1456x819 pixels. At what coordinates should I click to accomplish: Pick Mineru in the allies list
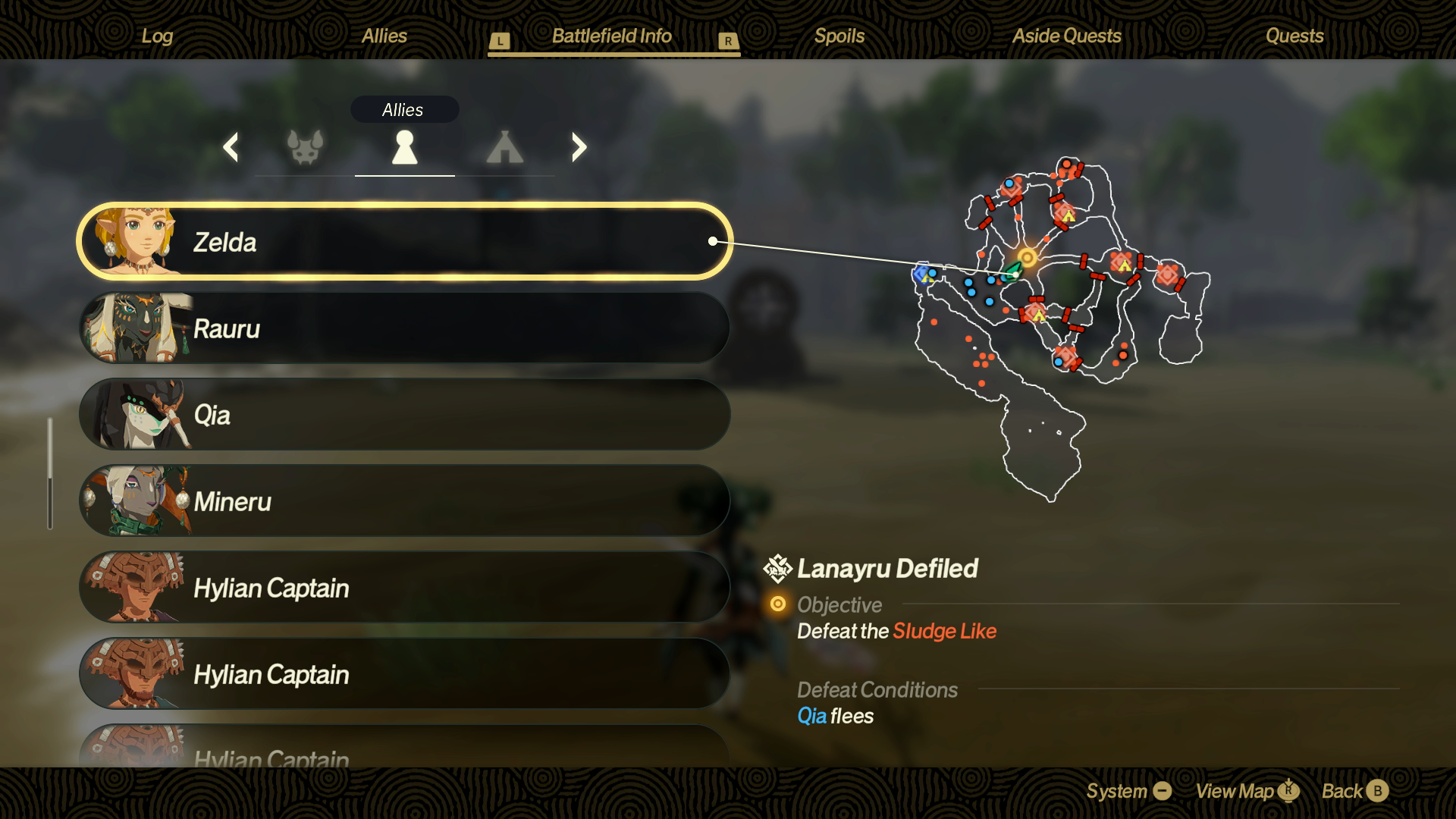404,501
